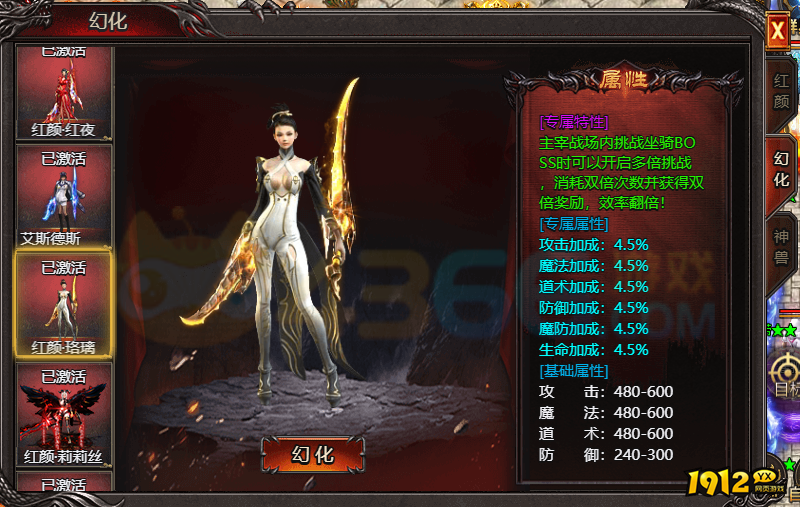The width and height of the screenshot is (800, 507).
Task: Close the 幻化 window with the X
Action: tap(777, 31)
